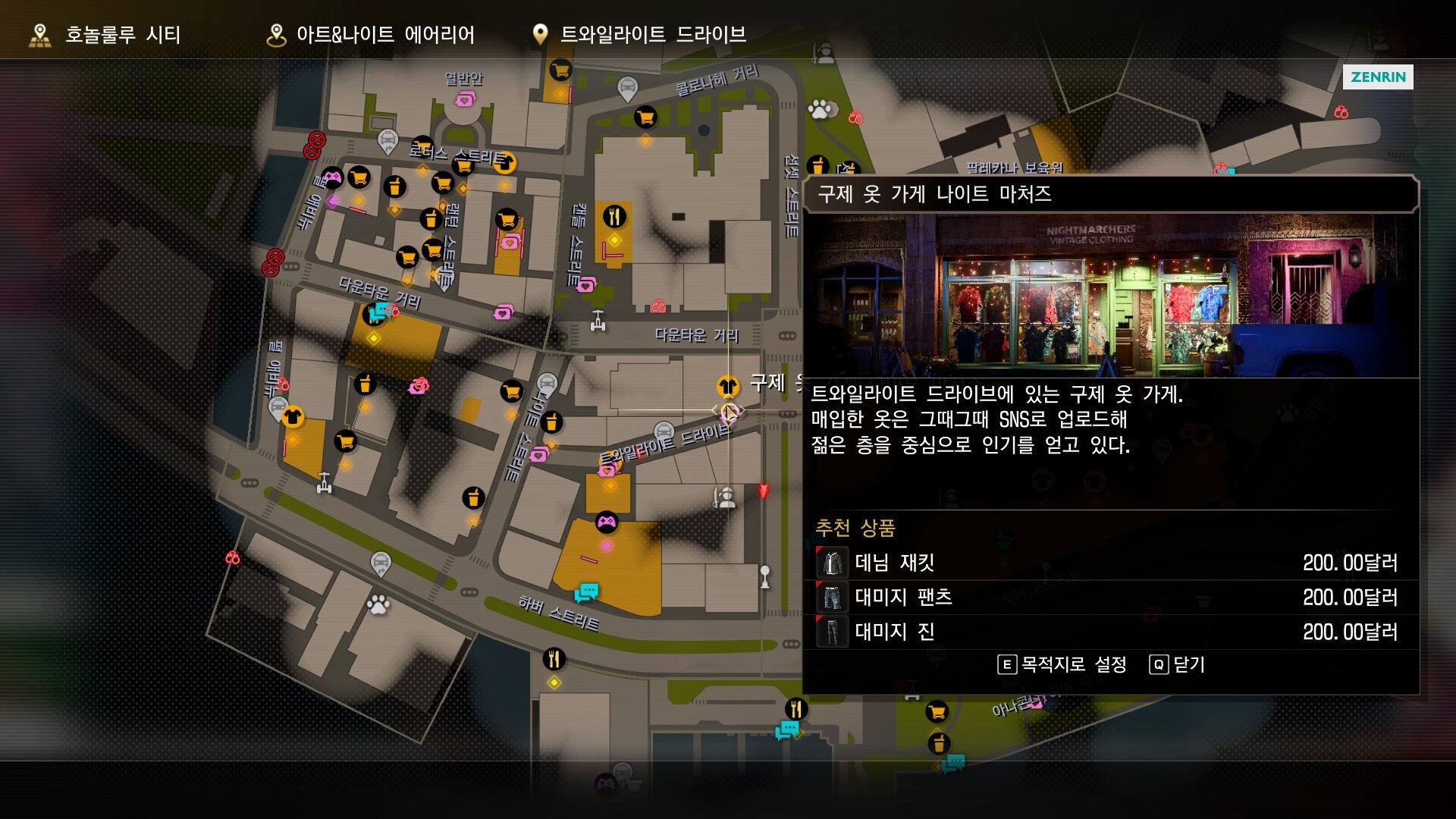Select the gamepad marker above 하버 스트리트
The image size is (1456, 819).
[x=607, y=522]
